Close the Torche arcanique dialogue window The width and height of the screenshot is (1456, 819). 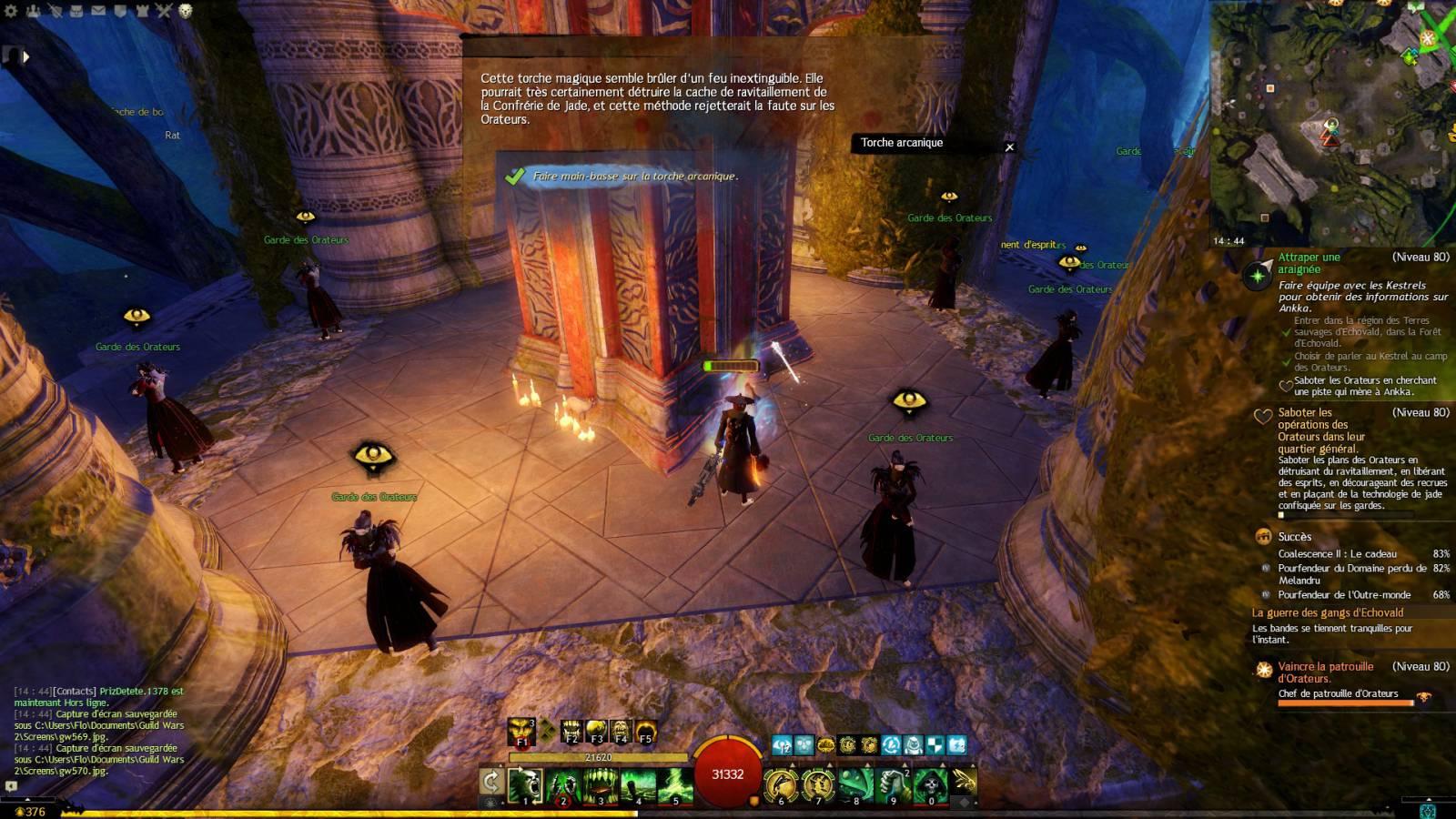1009,147
